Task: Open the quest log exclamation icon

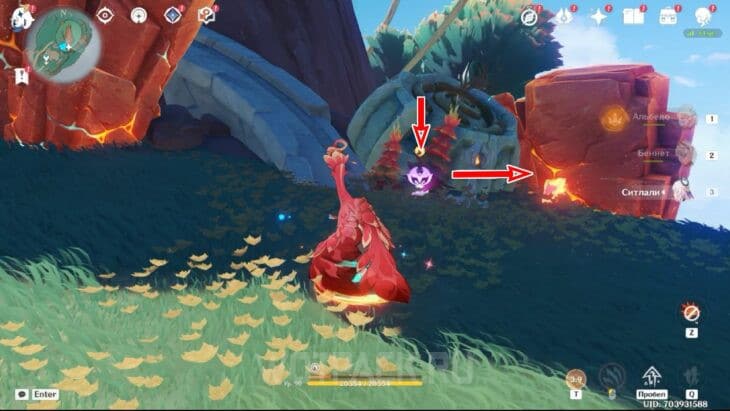Action: [21, 76]
